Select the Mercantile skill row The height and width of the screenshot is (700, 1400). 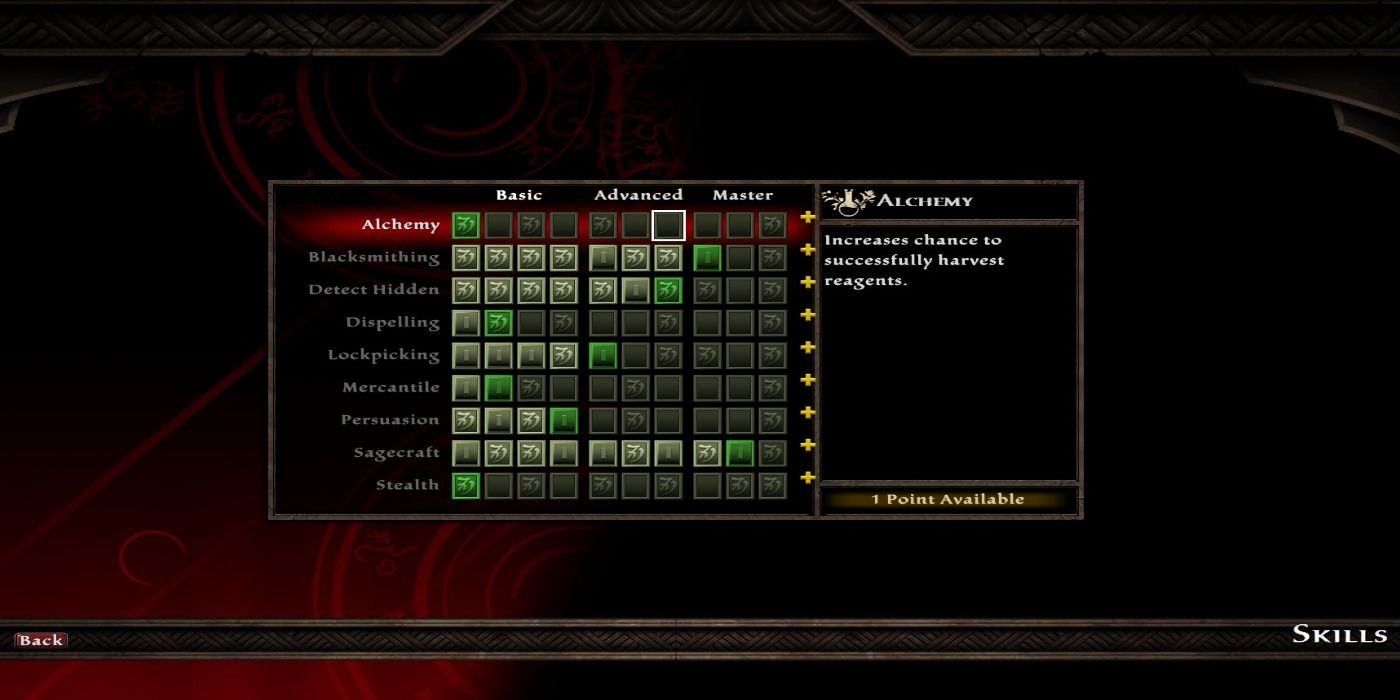[x=390, y=387]
